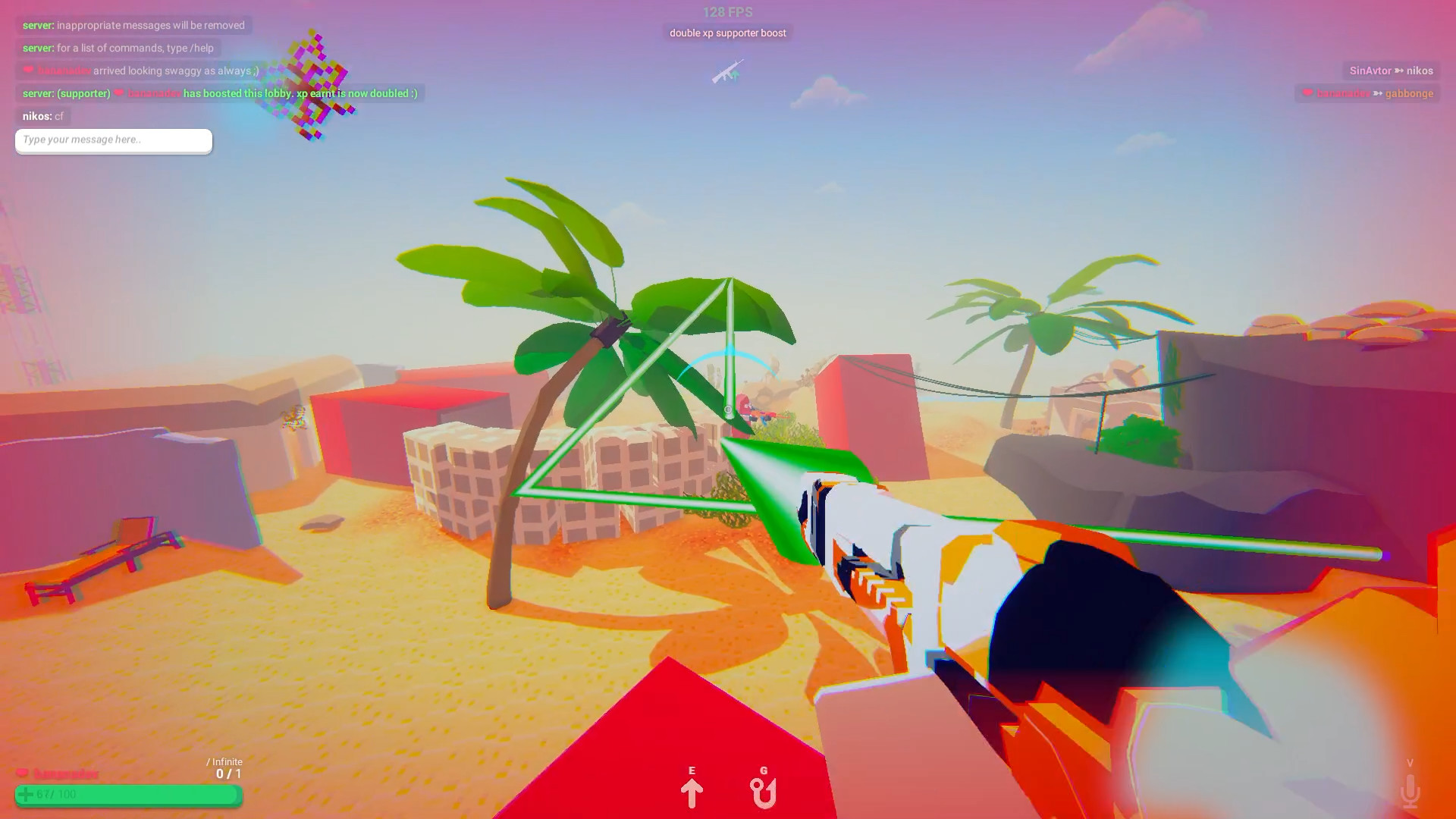Click the E jump boost arrow icon

691,792
